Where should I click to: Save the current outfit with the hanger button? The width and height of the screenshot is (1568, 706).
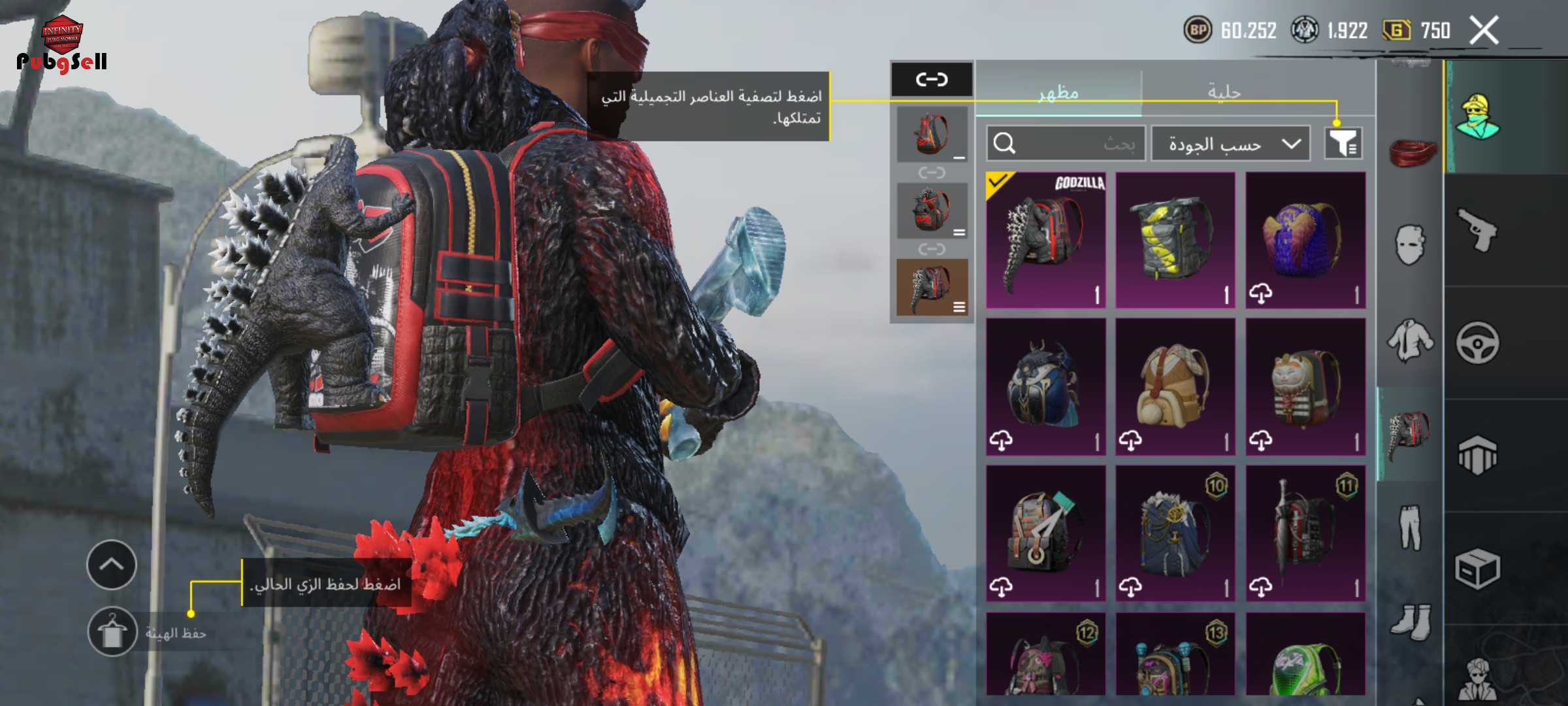pos(112,632)
